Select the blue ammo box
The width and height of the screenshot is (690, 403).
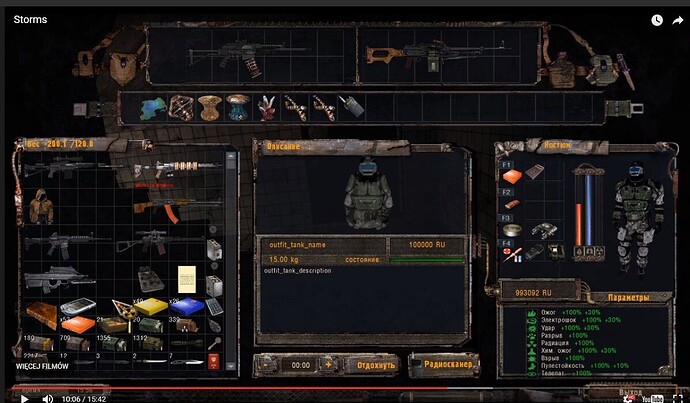point(188,309)
